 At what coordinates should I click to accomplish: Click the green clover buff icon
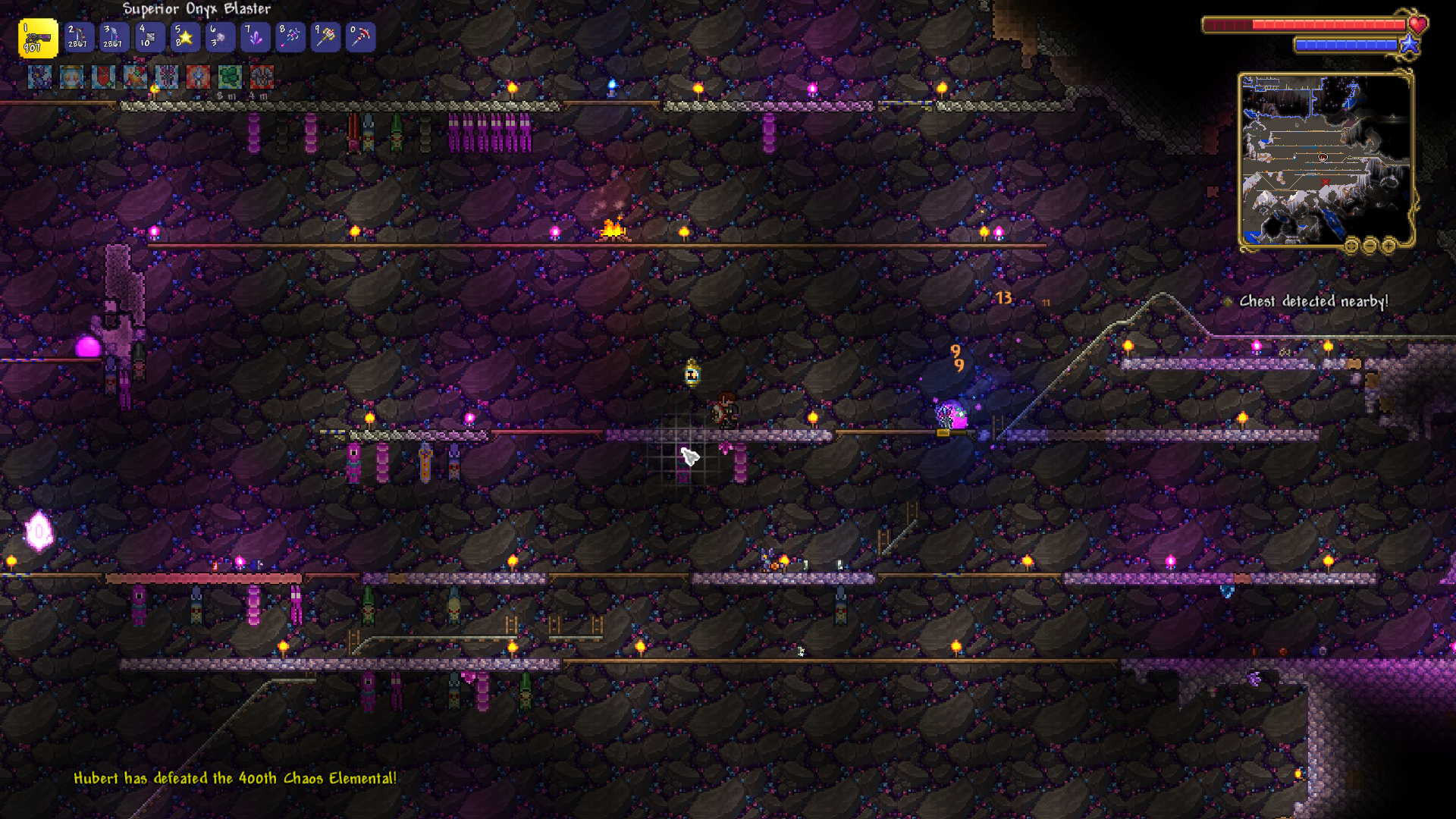click(x=230, y=77)
